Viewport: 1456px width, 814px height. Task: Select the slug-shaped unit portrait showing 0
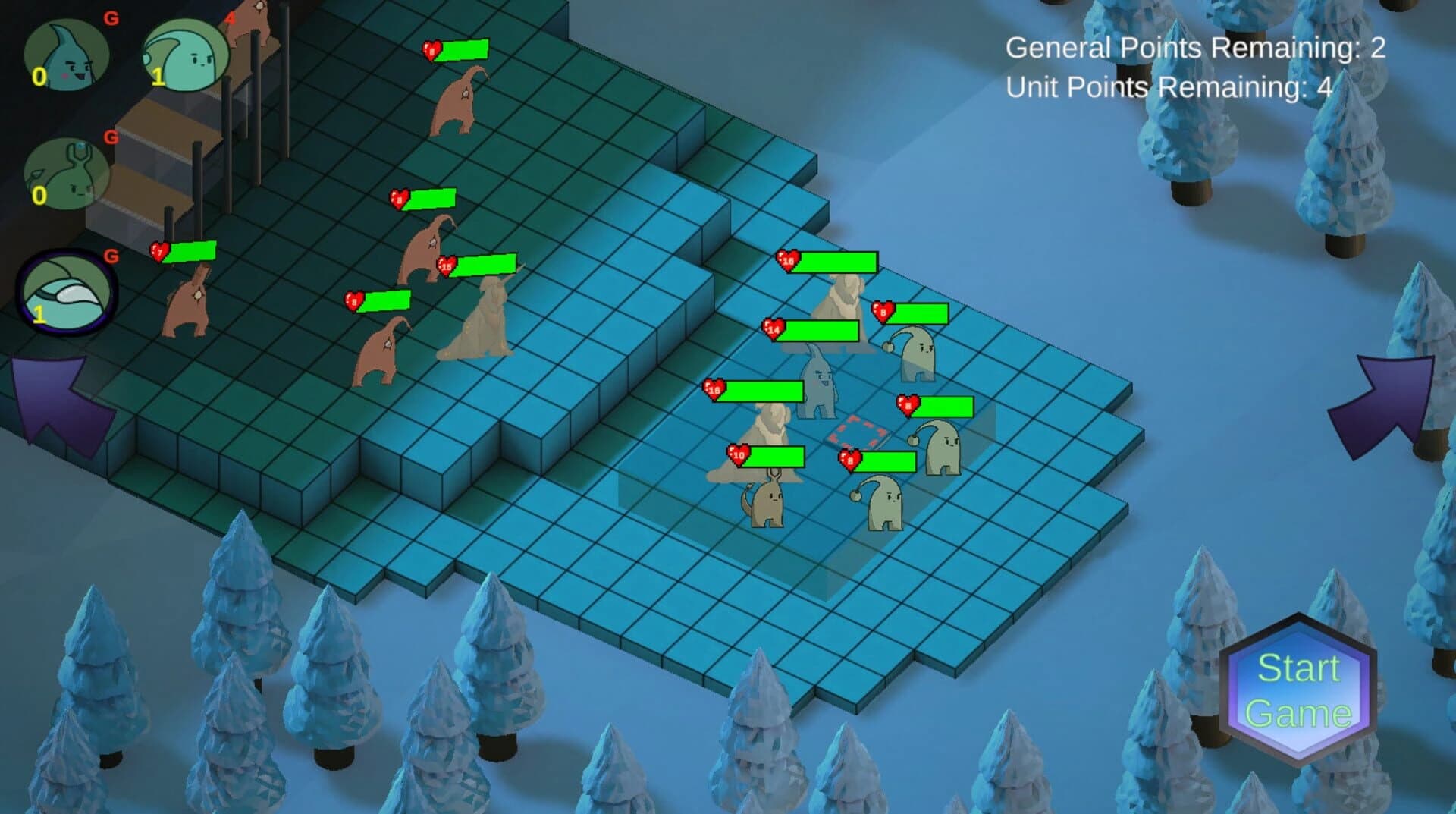tap(67, 176)
